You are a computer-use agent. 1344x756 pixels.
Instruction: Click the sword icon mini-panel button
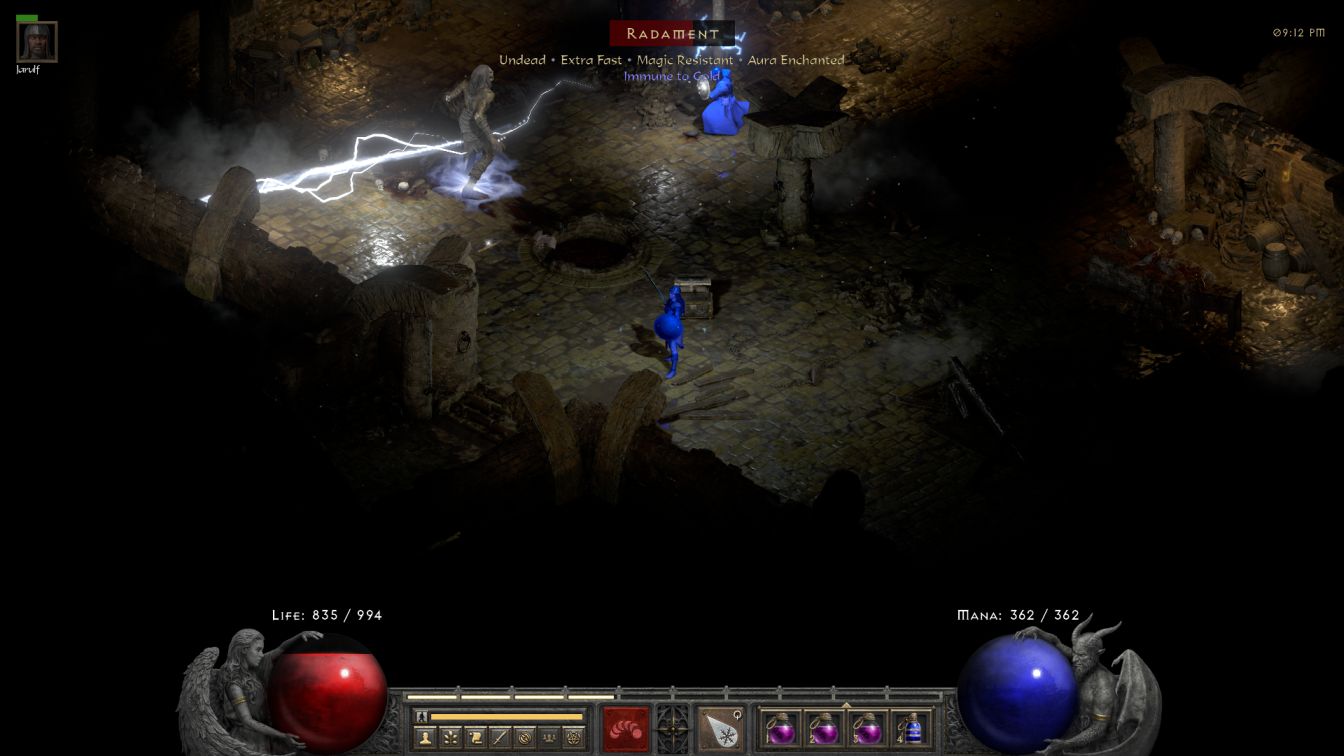[500, 738]
